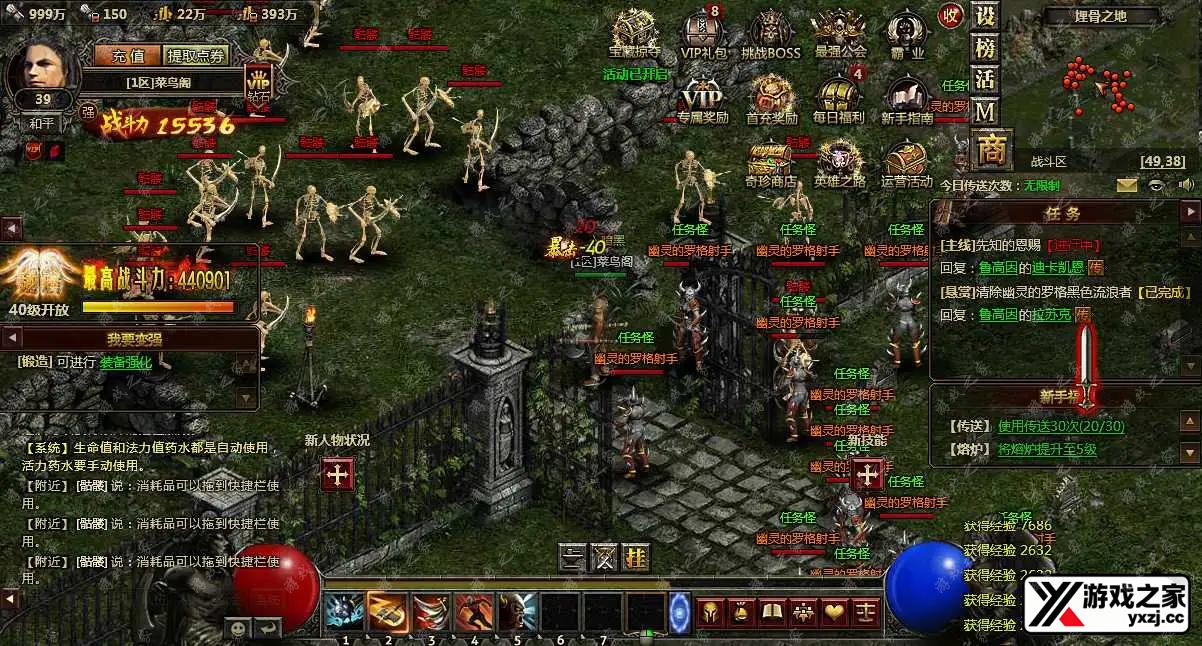Viewport: 1202px width, 646px height.
Task: Activate the skill in hotbar slot 4
Action: pos(474,611)
